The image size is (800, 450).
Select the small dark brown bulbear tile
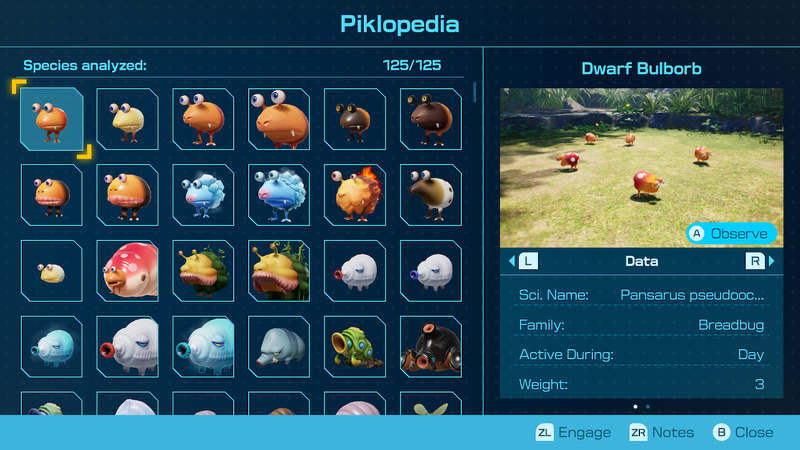(355, 119)
